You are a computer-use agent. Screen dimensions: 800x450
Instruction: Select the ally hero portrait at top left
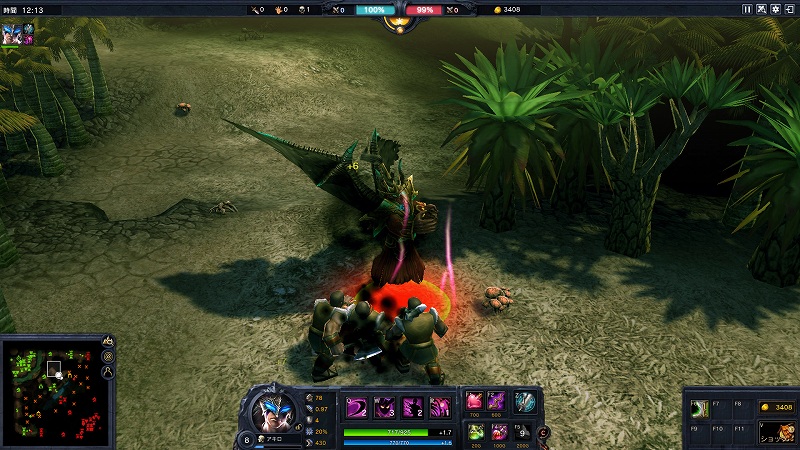pyautogui.click(x=12, y=29)
